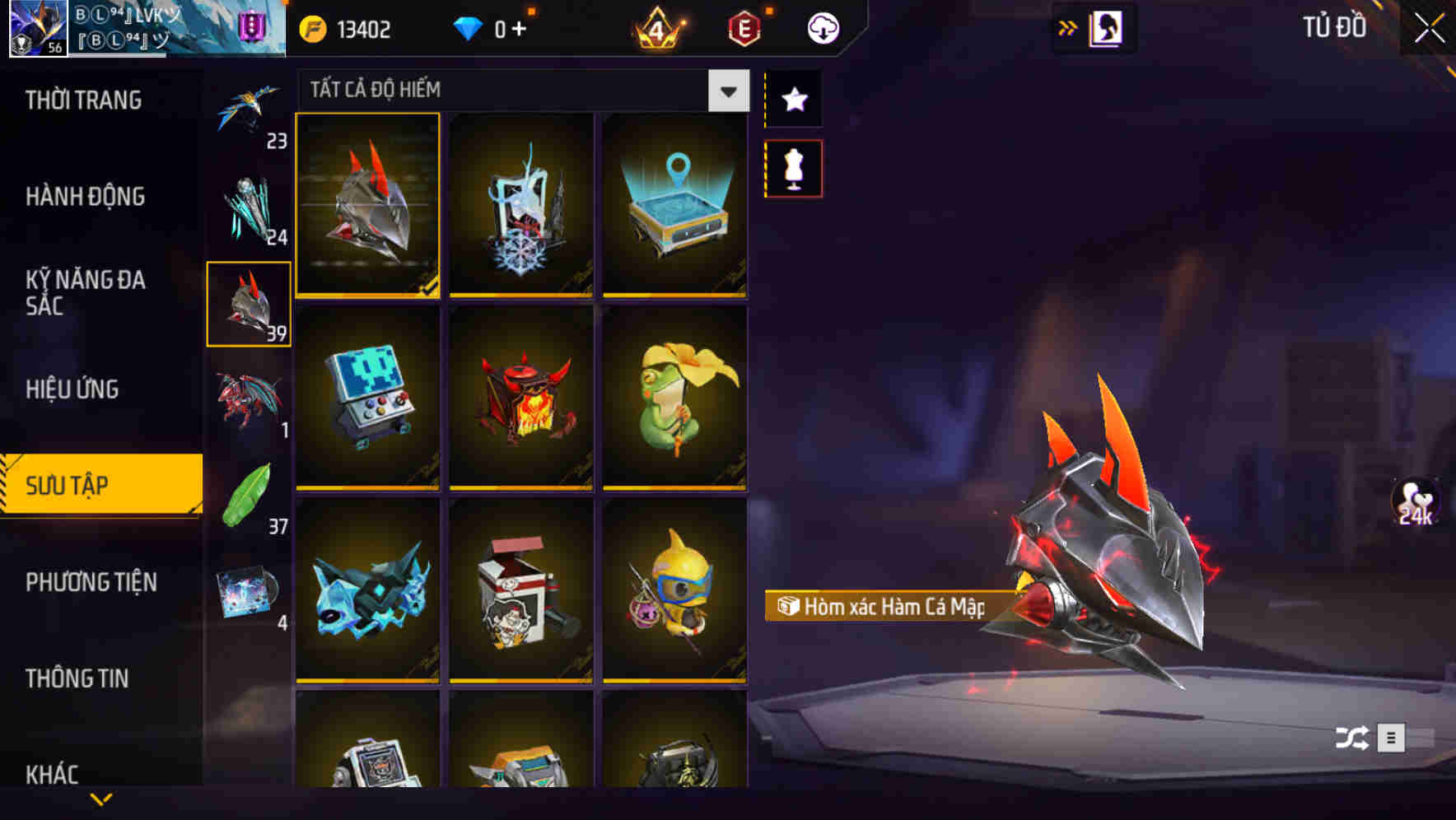Screen dimensions: 1456x820
Task: Expand the sidebar with the down chevron
Action: pyautogui.click(x=101, y=797)
